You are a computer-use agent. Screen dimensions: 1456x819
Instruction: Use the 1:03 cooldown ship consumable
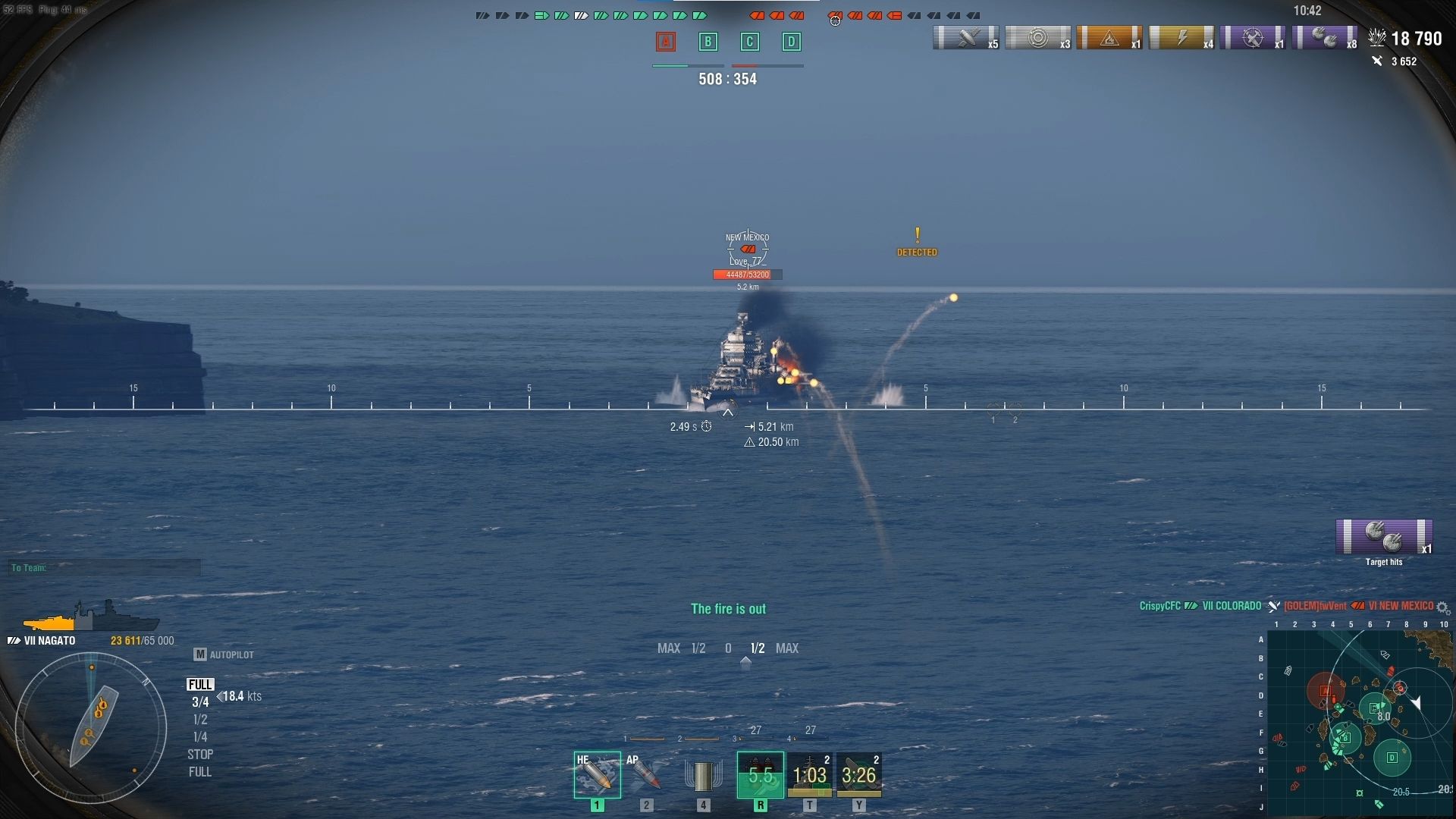pos(810,775)
